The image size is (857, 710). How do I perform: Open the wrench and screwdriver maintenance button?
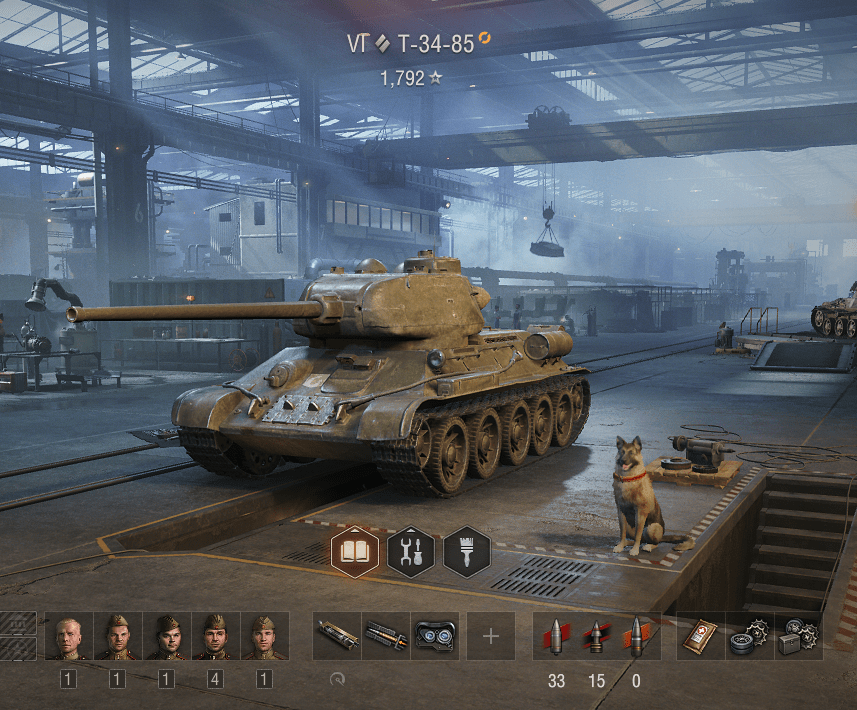[x=411, y=550]
